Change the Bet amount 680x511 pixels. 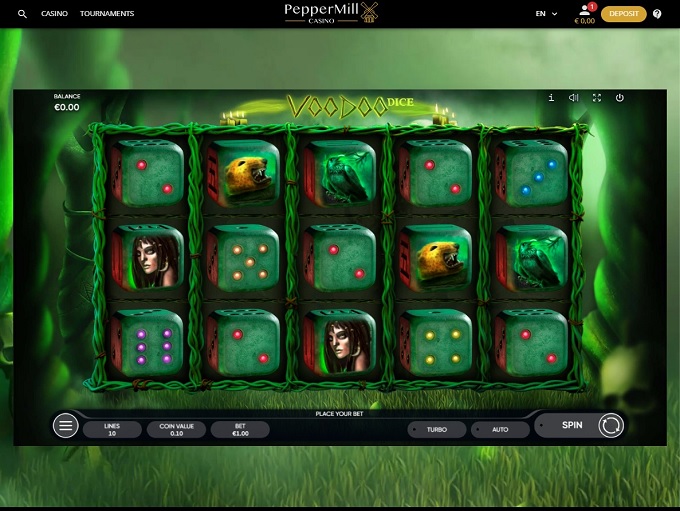click(240, 429)
